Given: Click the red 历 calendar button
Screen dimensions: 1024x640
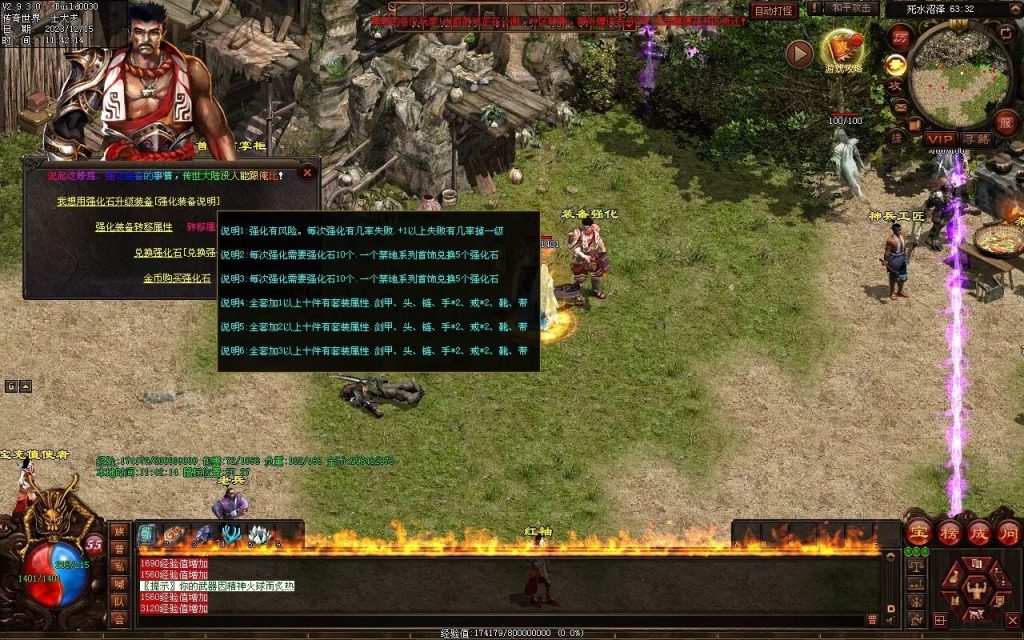Looking at the screenshot, I should tap(899, 35).
